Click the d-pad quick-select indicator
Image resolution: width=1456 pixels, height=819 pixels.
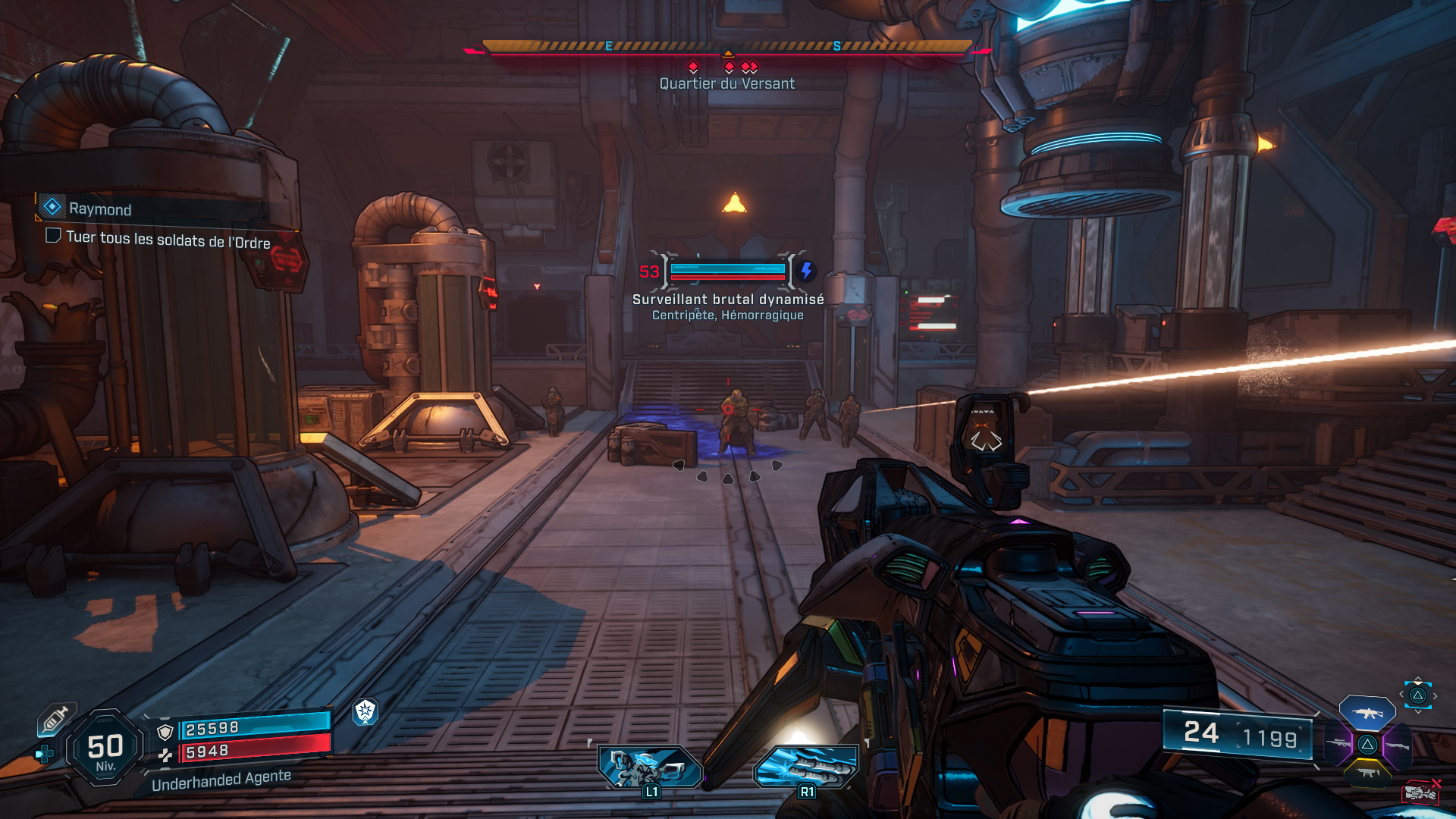[1417, 695]
